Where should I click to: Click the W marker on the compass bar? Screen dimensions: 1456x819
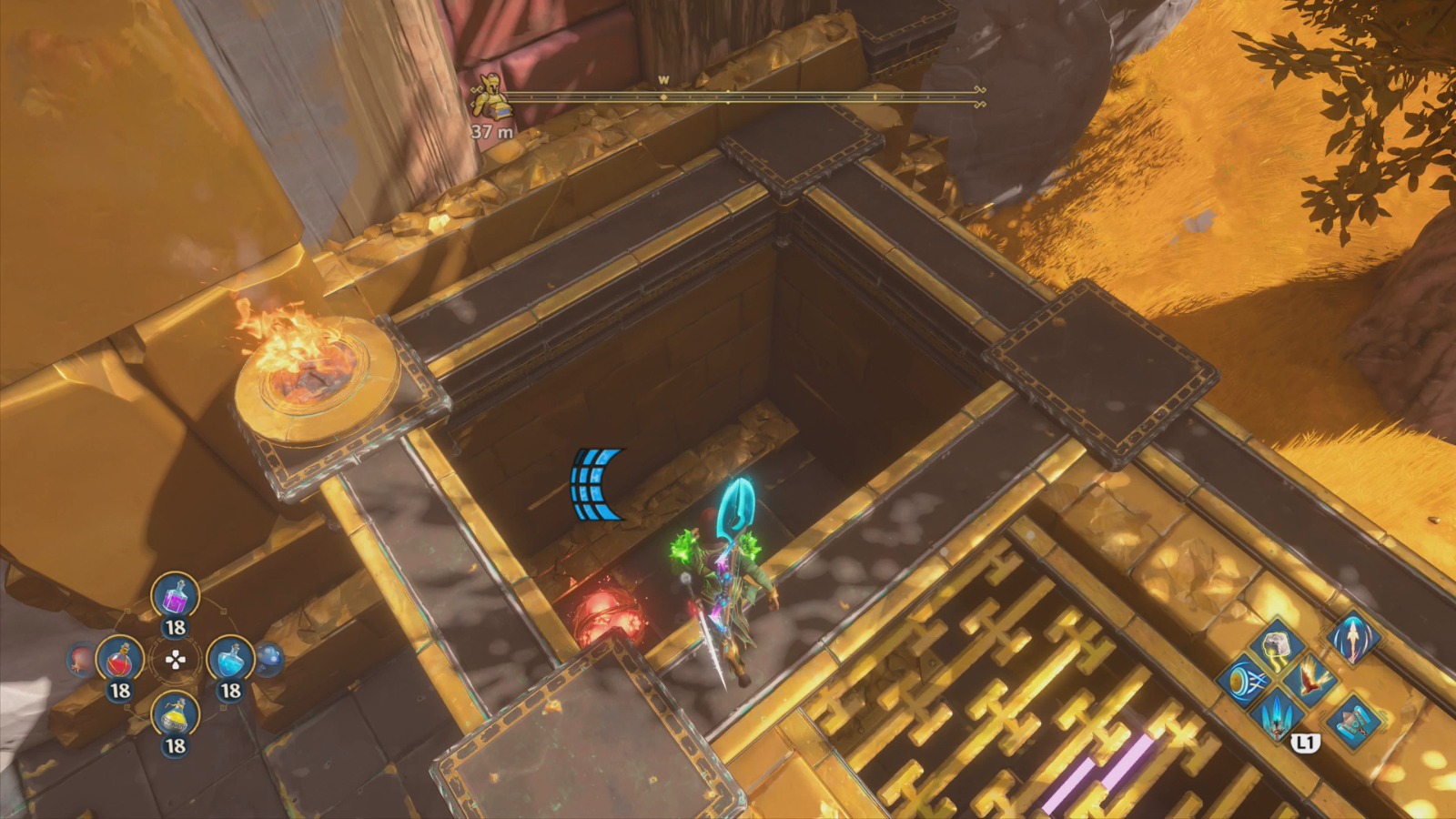(x=662, y=81)
